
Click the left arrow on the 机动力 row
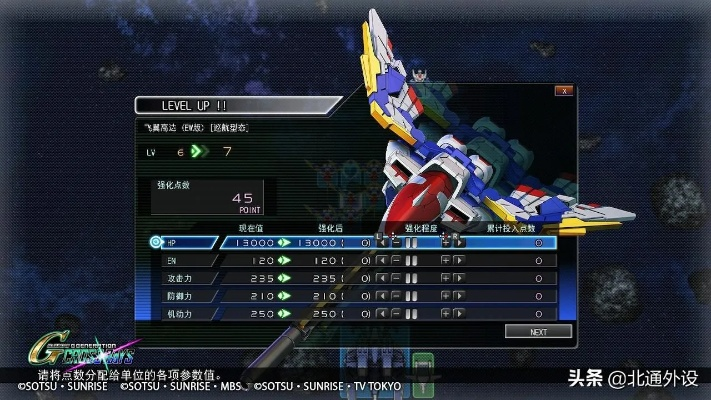coord(382,314)
